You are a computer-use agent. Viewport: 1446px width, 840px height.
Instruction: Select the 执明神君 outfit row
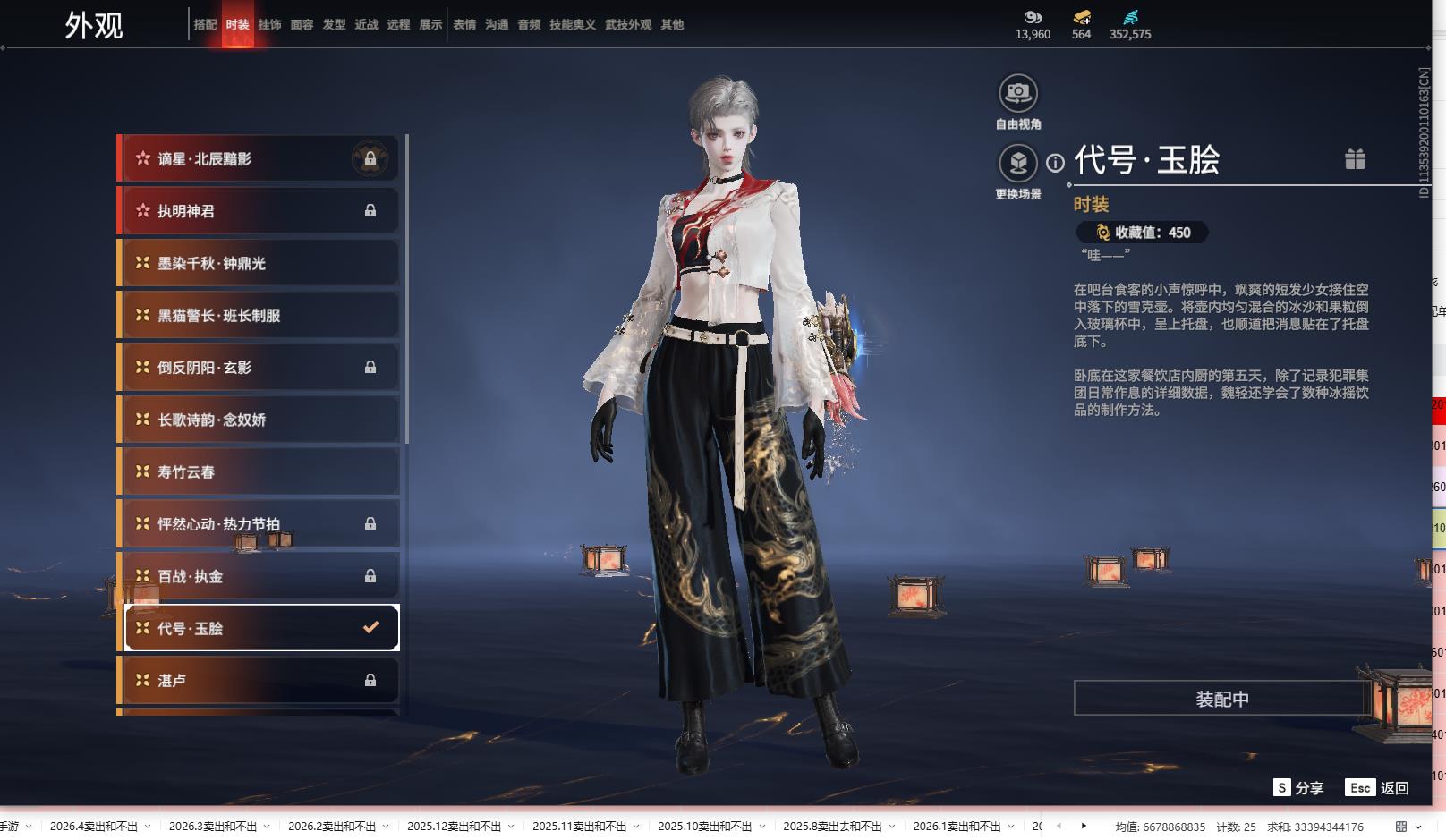pyautogui.click(x=259, y=211)
